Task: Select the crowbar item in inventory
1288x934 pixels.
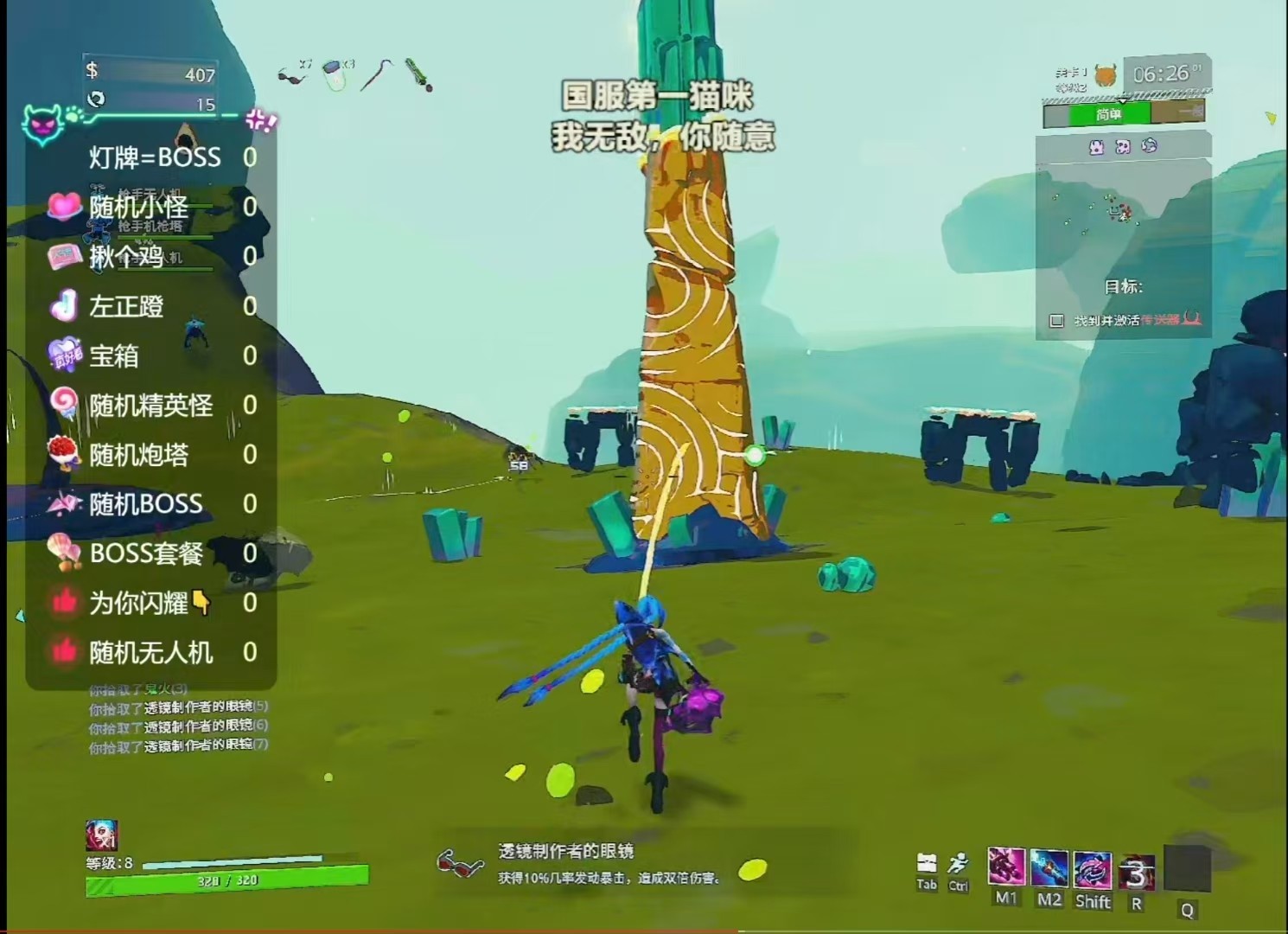Action: coord(377,74)
